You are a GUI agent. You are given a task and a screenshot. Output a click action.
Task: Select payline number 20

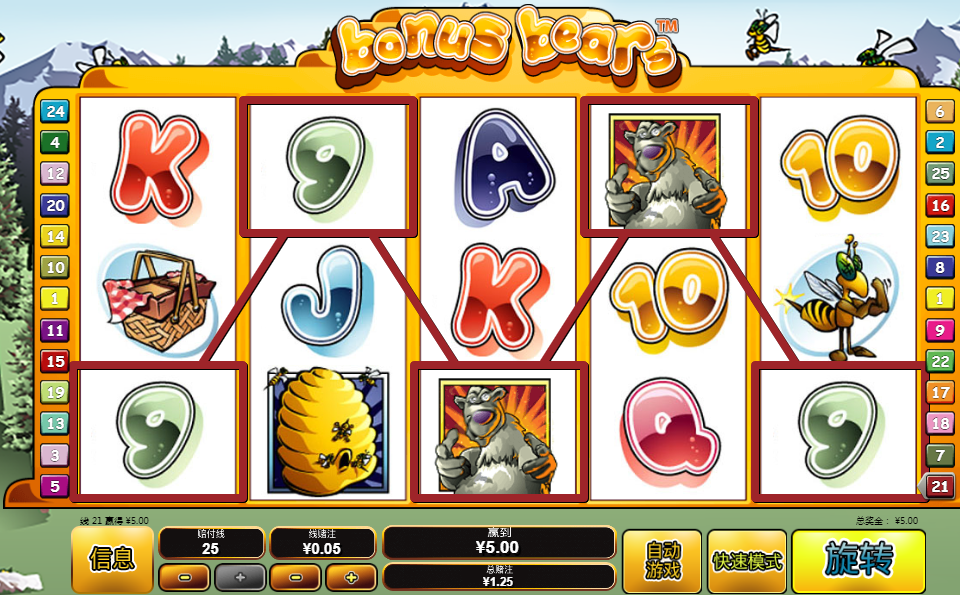point(54,205)
